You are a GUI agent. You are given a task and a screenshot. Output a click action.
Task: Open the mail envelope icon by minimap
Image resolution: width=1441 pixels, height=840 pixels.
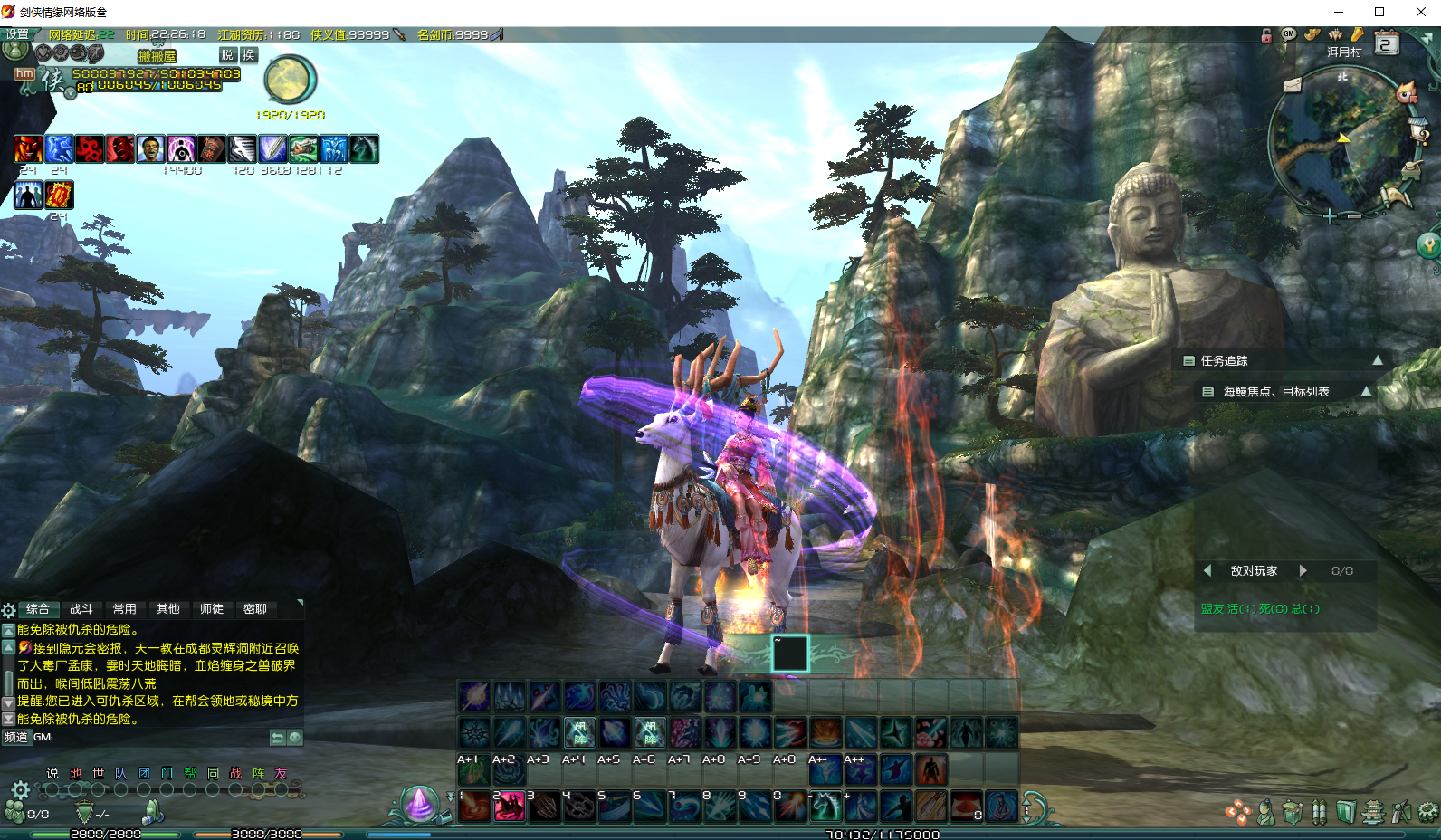click(1293, 85)
